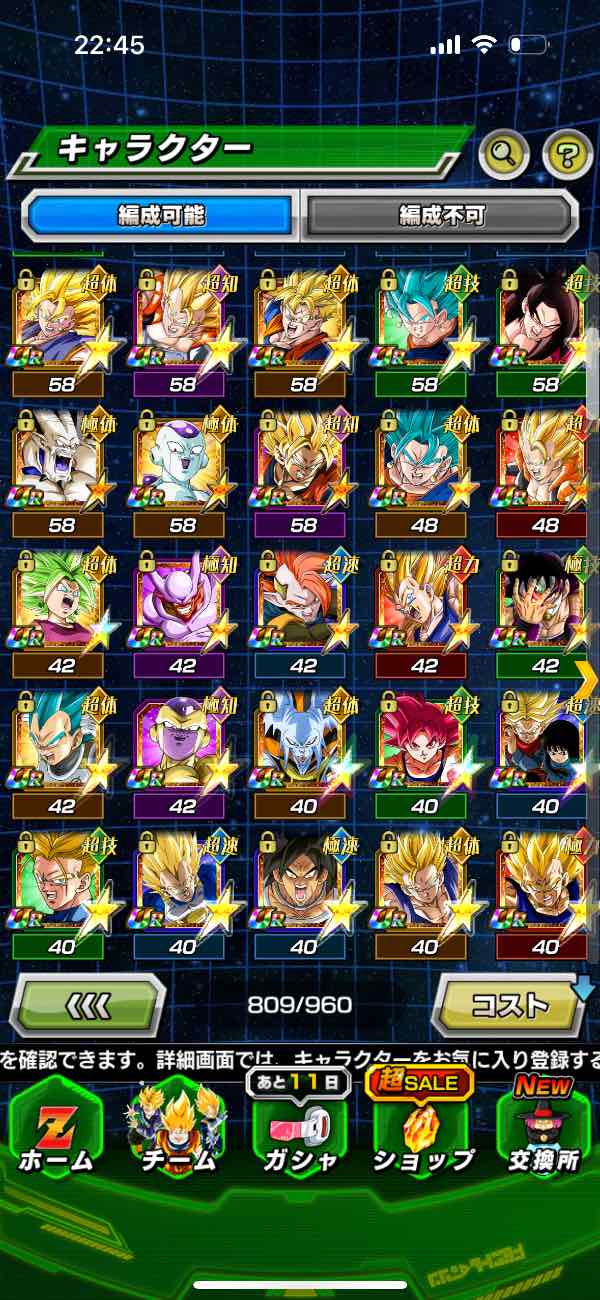Open the ガシャ summon menu
The width and height of the screenshot is (600, 1300).
click(301, 1130)
